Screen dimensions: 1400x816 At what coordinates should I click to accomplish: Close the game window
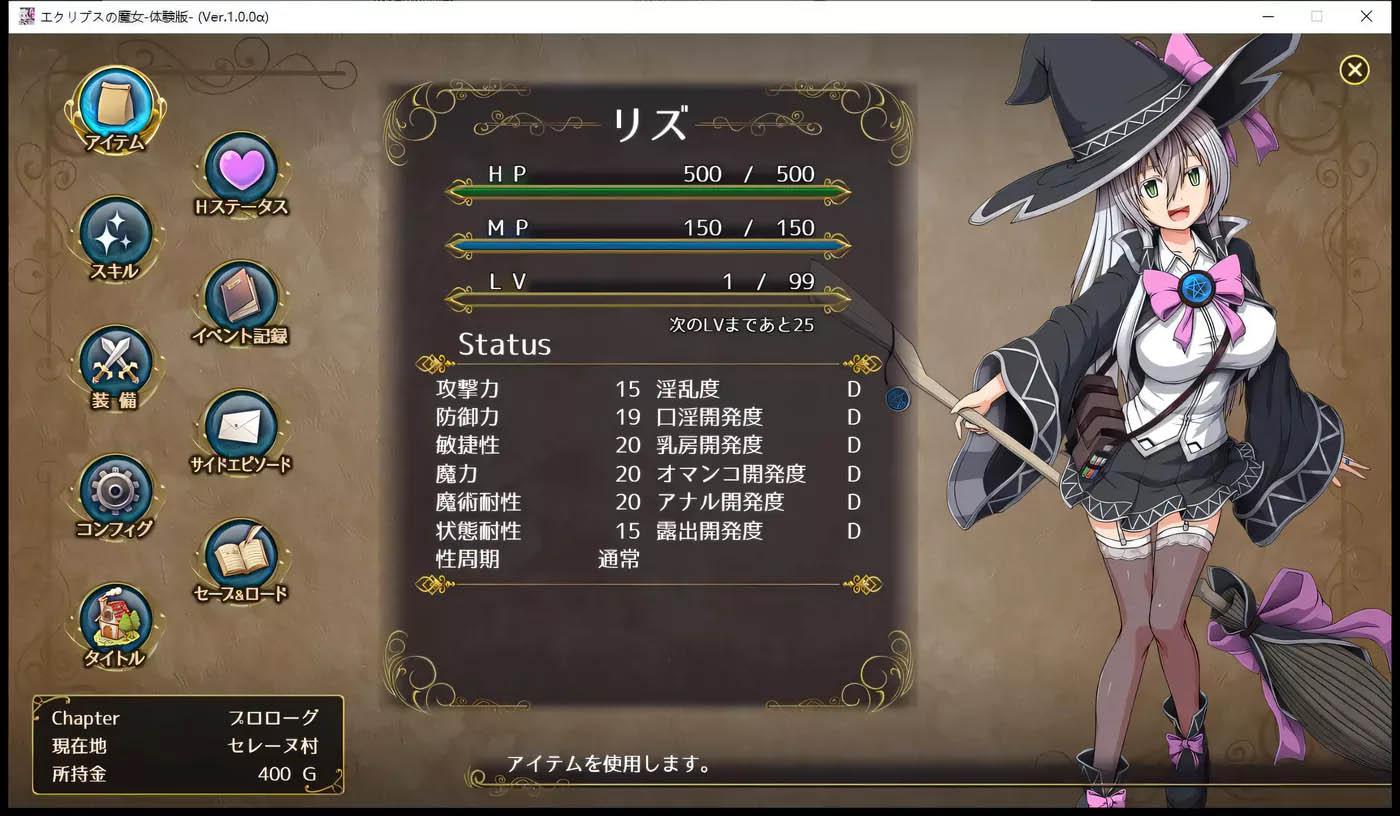[x=1366, y=16]
